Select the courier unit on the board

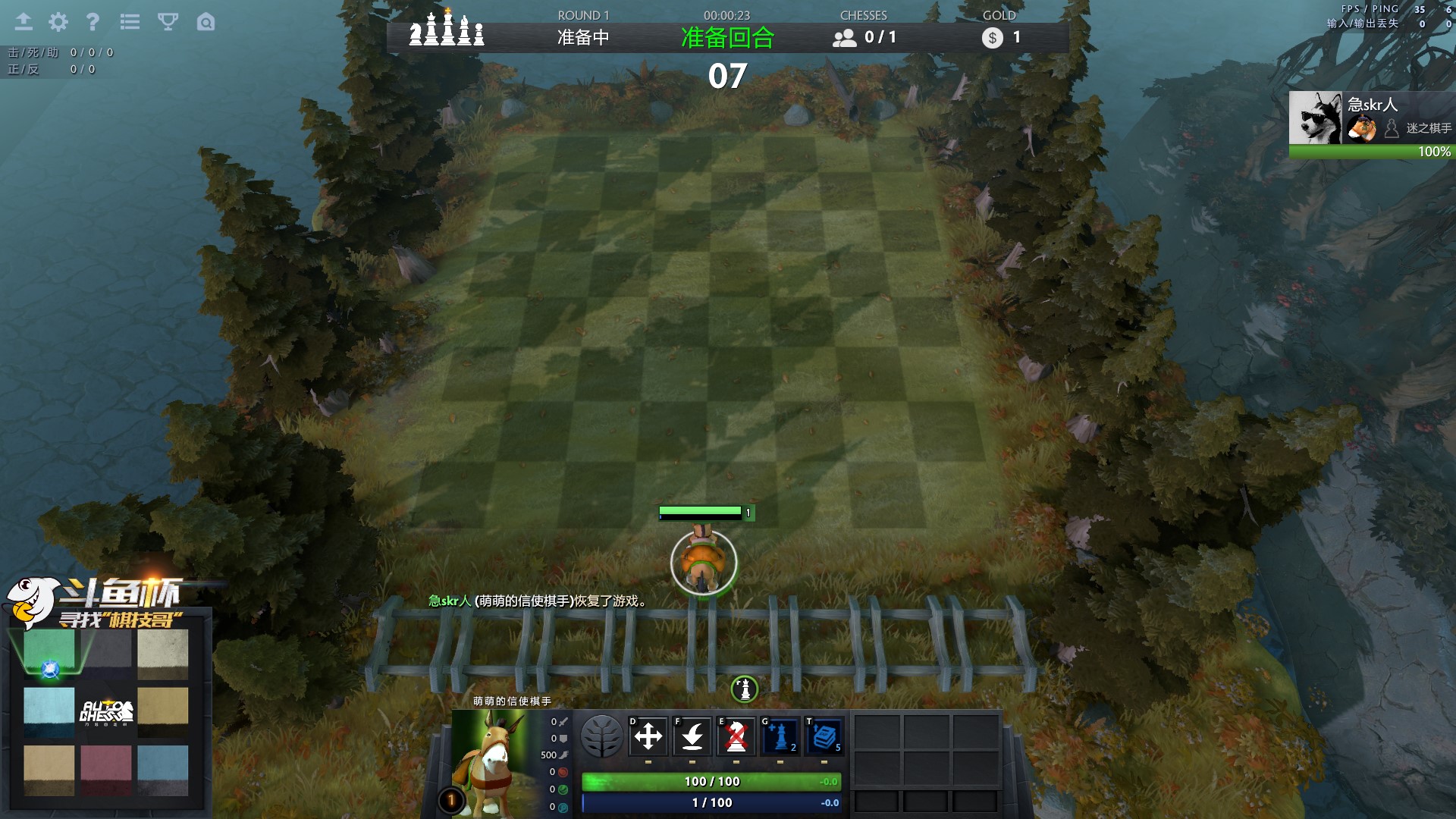pyautogui.click(x=704, y=563)
